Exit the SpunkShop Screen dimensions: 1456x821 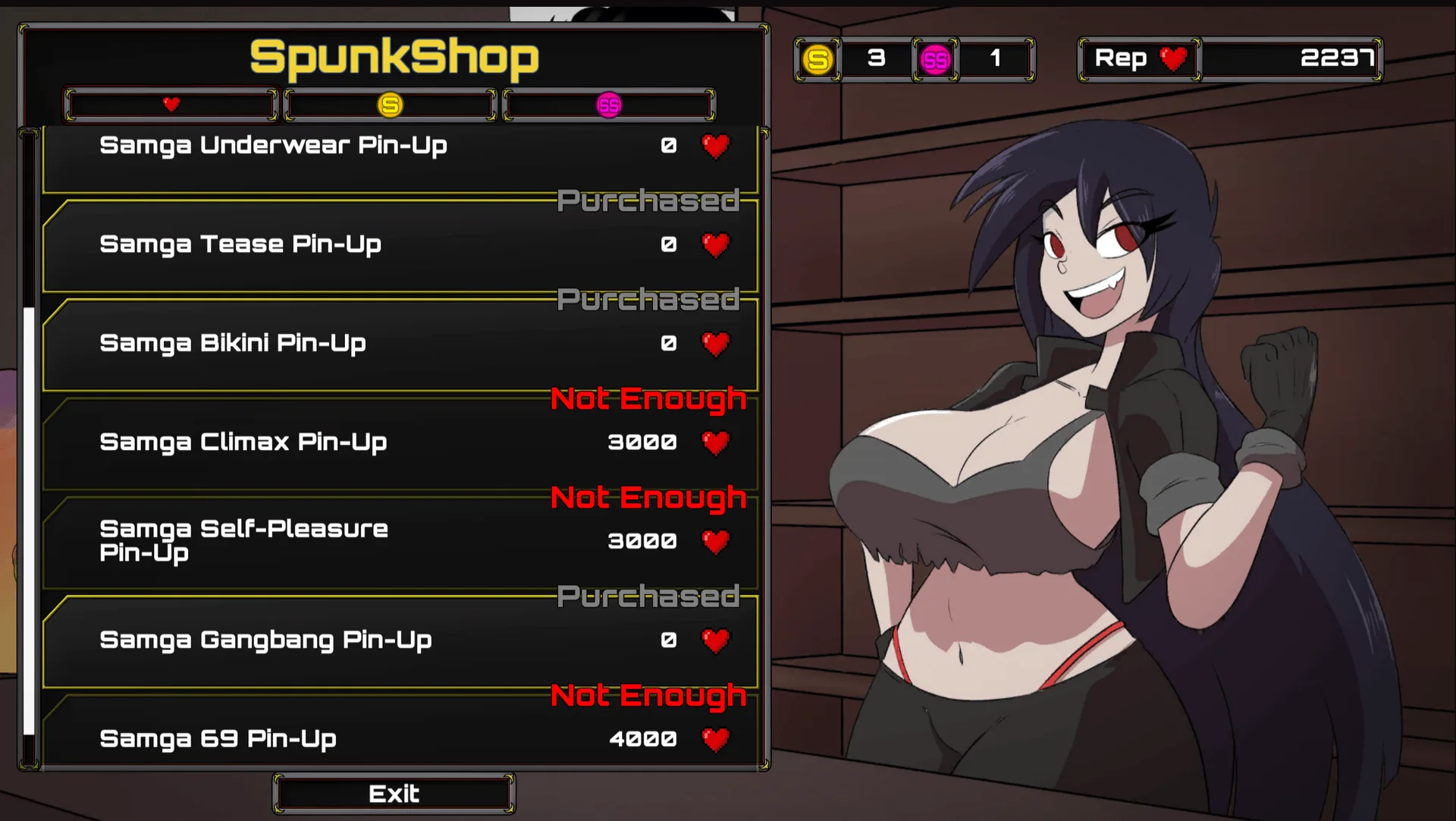coord(394,794)
